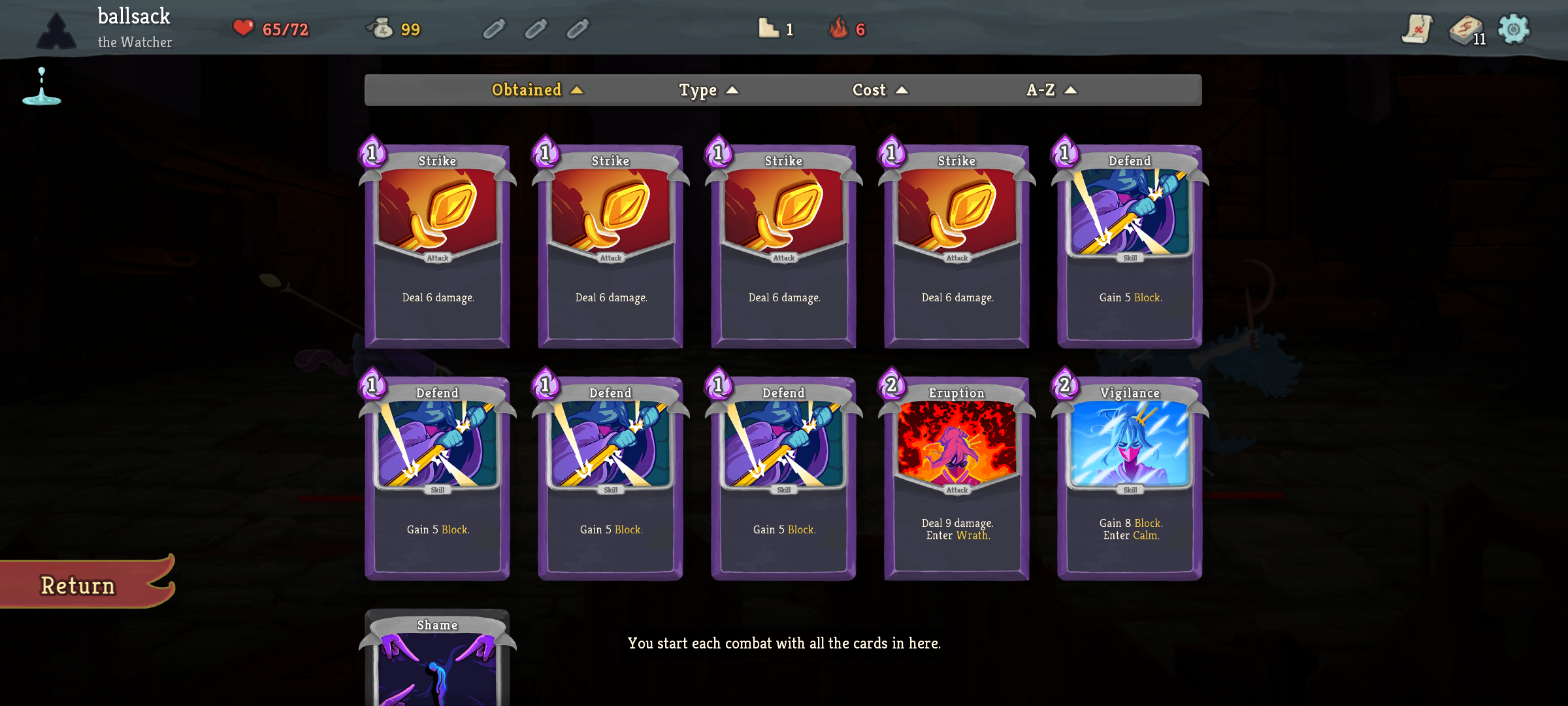Click the blue water droplet icon
This screenshot has height=706, width=1568.
41,85
